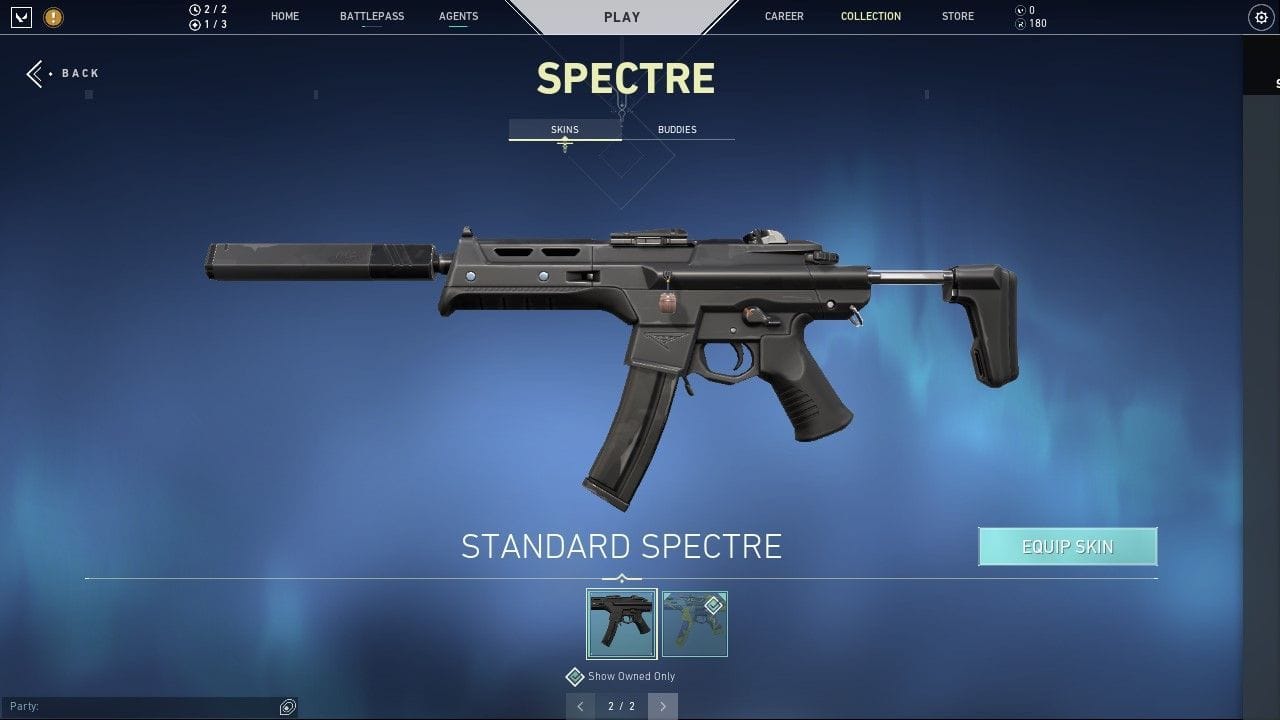Switch to the BUDDIES tab
The image size is (1280, 720).
click(x=677, y=129)
